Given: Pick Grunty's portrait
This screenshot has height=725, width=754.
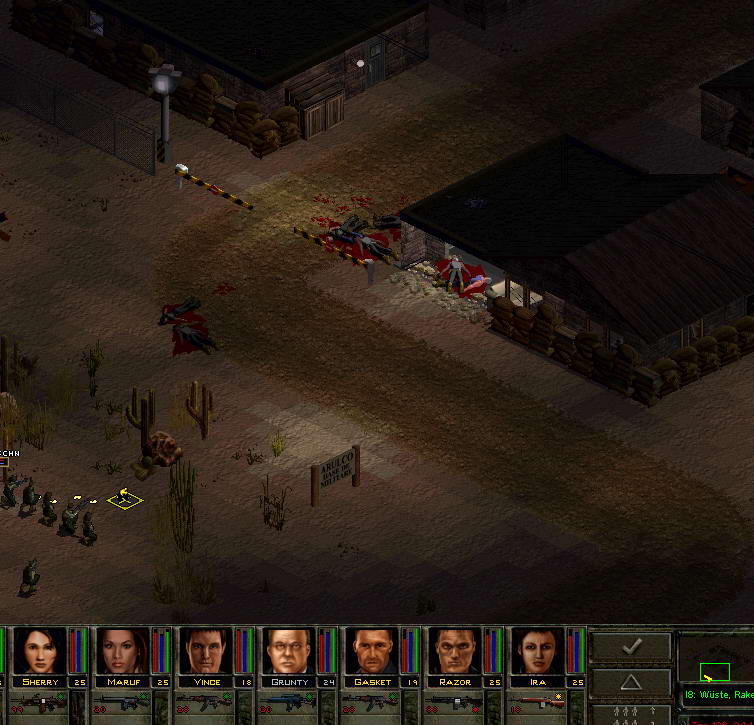Looking at the screenshot, I should 289,651.
